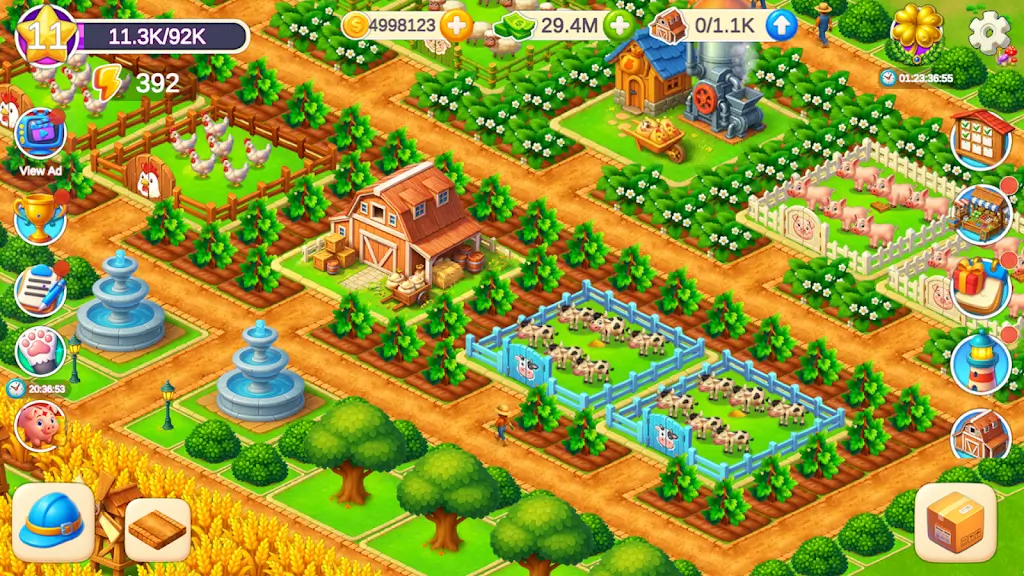Screen dimensions: 1024x576
Task: Open the cardboard box inventory
Action: (955, 523)
